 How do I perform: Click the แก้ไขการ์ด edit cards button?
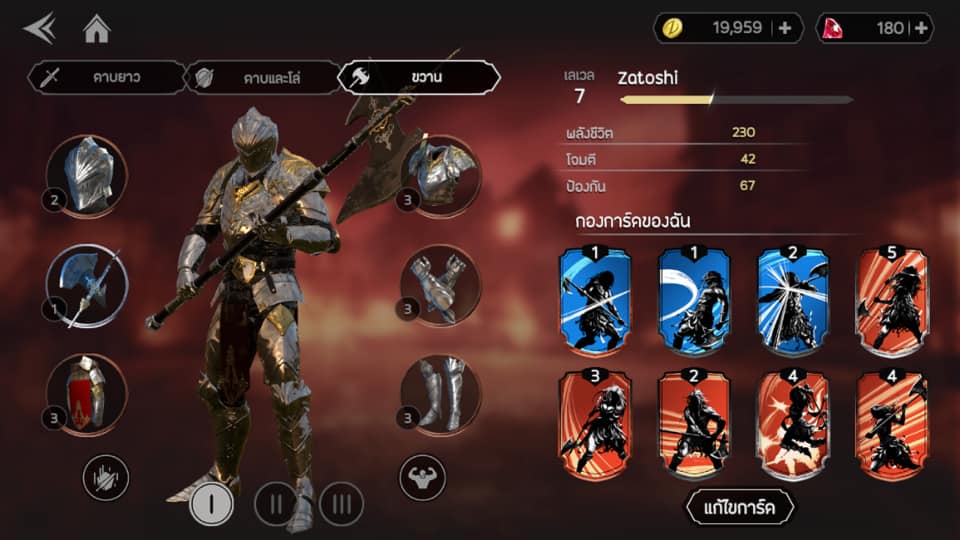coord(739,507)
